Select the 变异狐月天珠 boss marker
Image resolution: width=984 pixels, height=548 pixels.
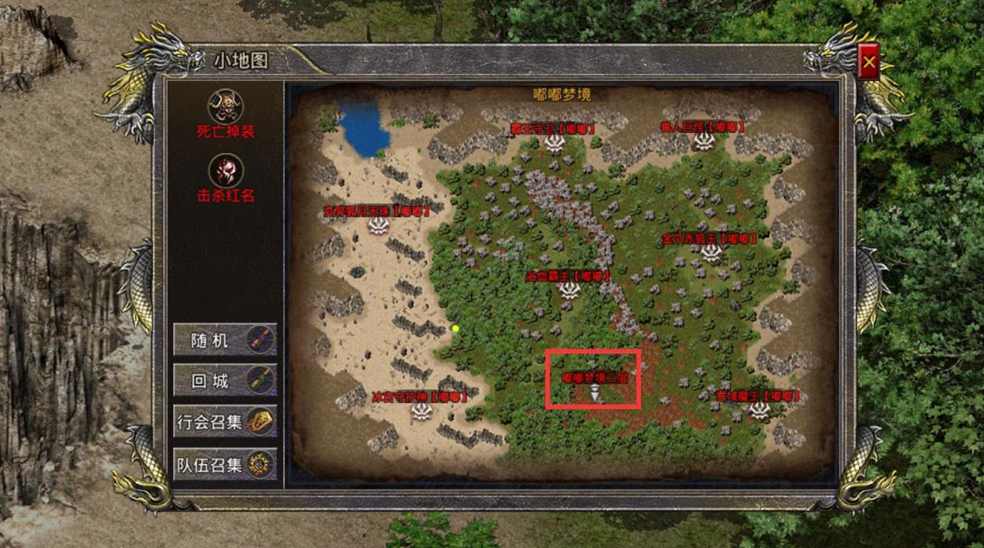[378, 225]
